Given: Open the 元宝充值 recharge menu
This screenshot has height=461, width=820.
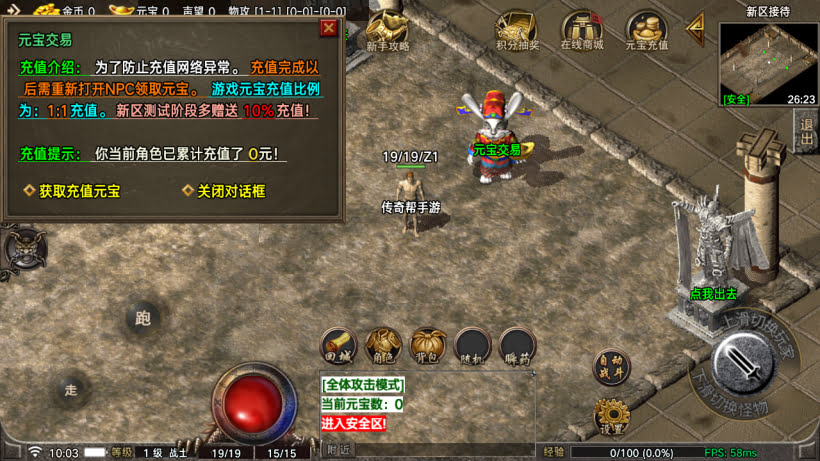Looking at the screenshot, I should click(x=646, y=31).
